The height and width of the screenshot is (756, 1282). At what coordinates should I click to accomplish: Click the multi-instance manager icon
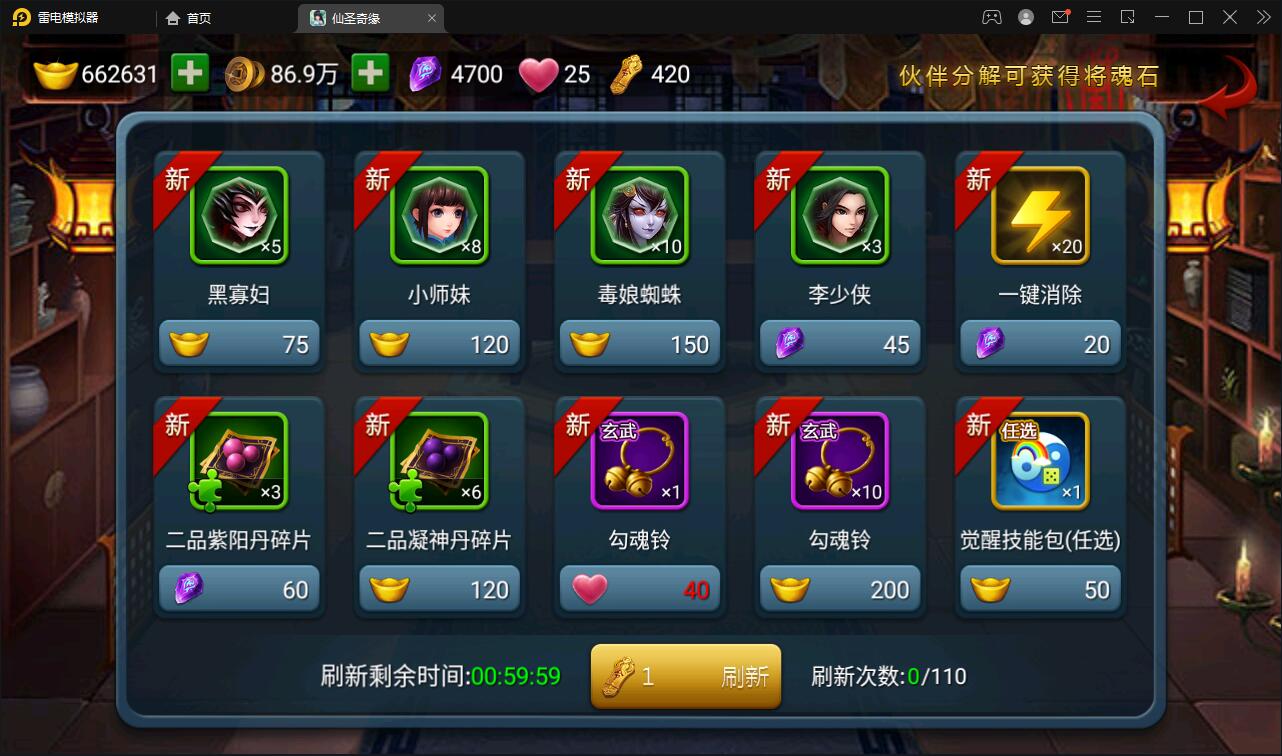pos(1127,17)
